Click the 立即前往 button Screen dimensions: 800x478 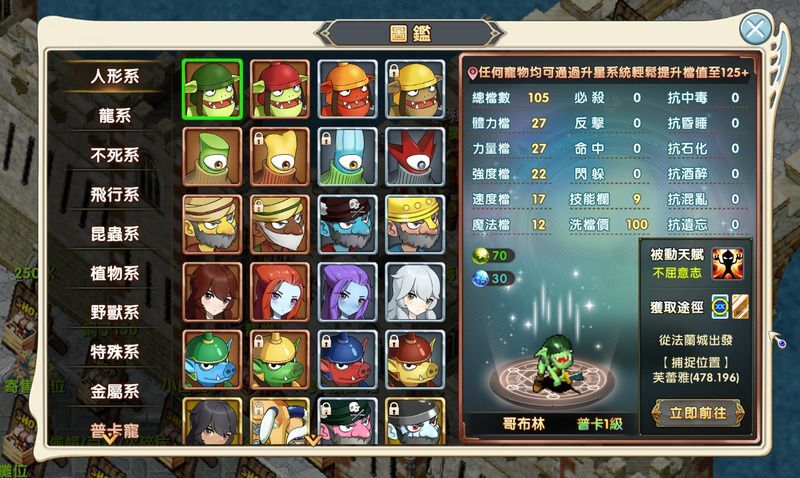(697, 411)
